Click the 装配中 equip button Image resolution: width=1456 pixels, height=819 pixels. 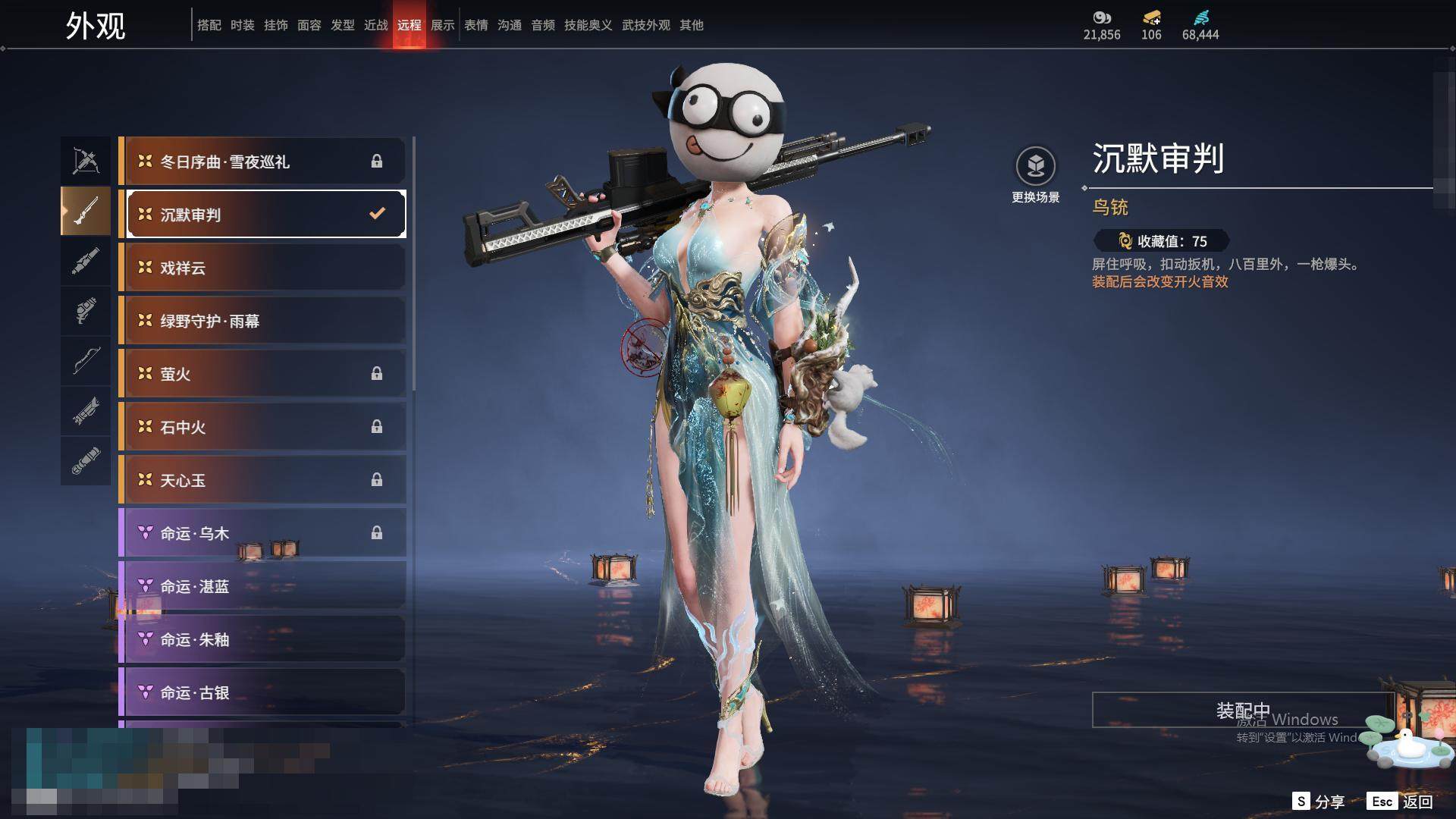click(1242, 710)
